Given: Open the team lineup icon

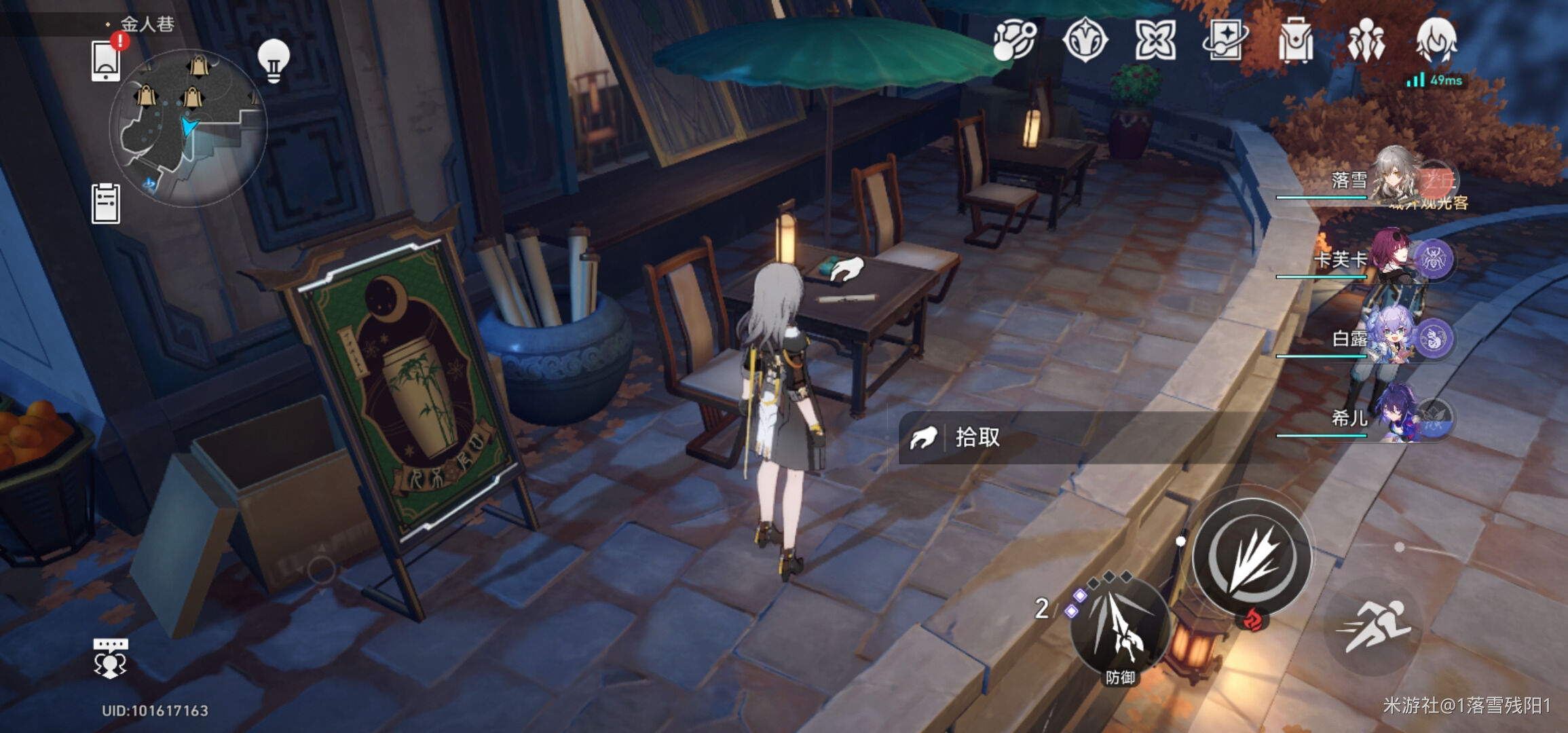Looking at the screenshot, I should point(1366,41).
